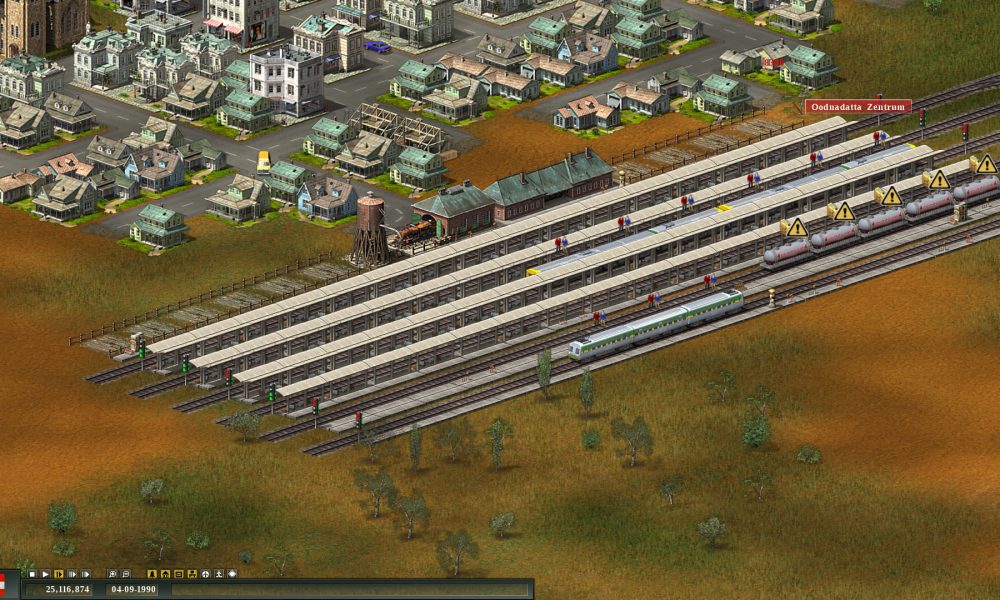Click the airplane icon in the toolbar
1000x600 pixels.
coord(206,574)
